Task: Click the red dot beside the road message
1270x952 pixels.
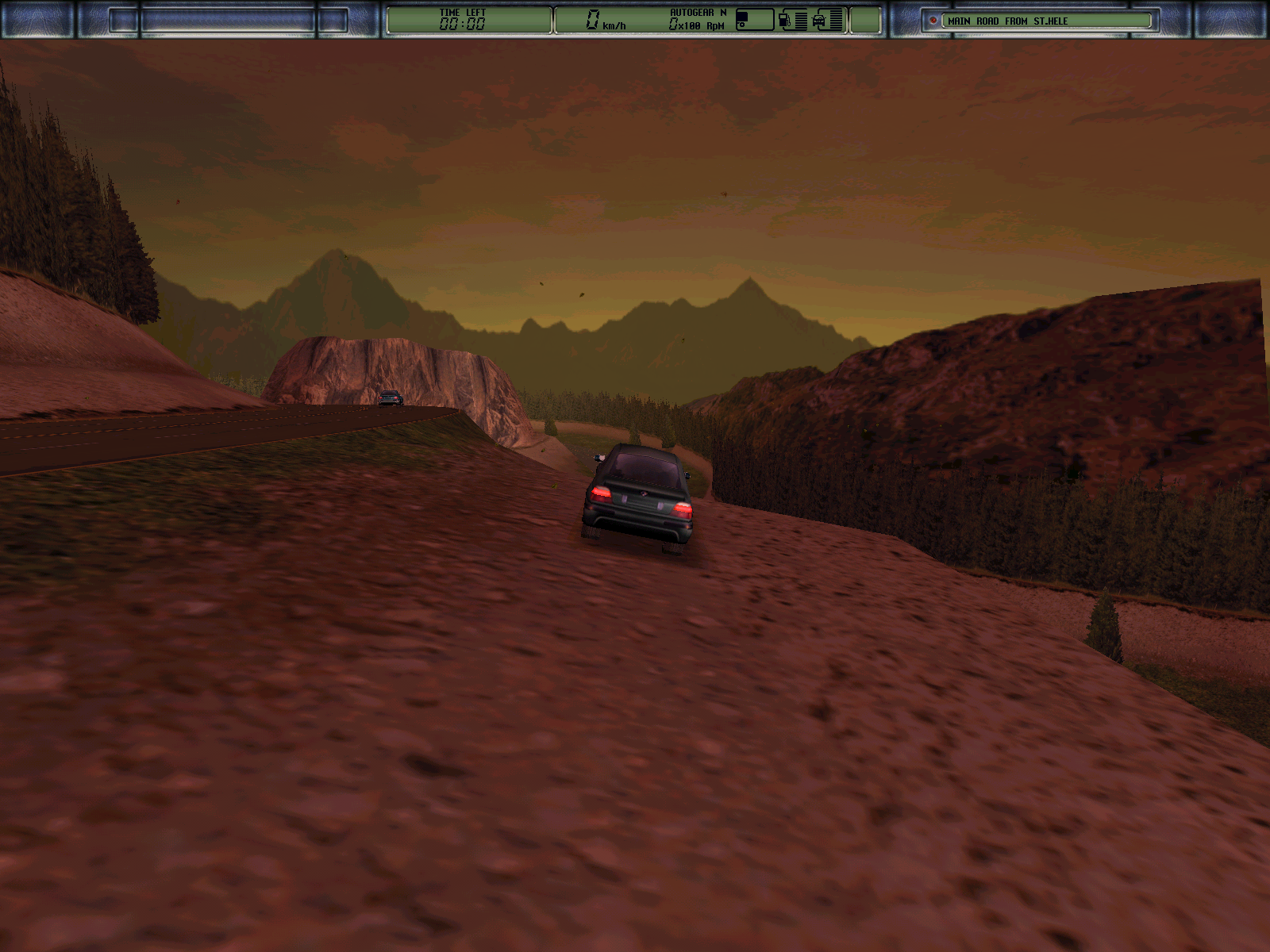Action: click(x=933, y=21)
